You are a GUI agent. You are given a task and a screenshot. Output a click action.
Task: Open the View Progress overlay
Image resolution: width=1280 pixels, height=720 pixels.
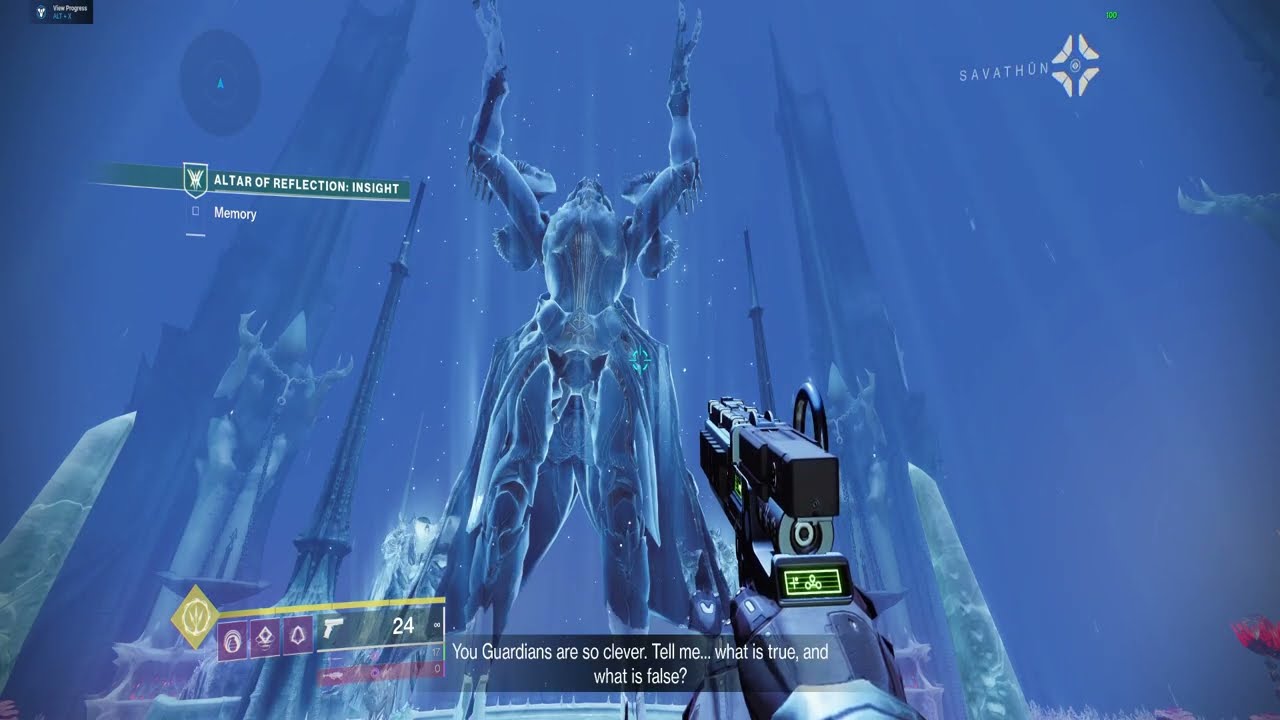coord(60,12)
